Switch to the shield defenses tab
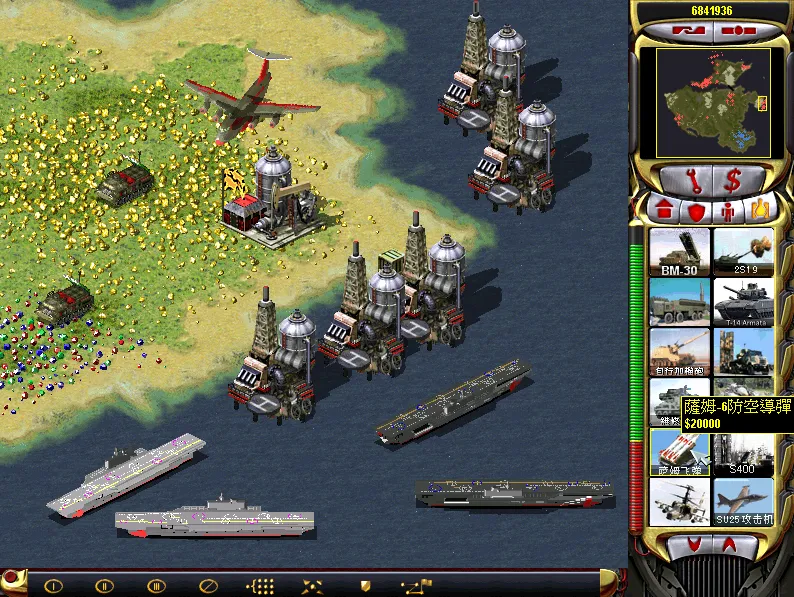This screenshot has height=597, width=794. pos(696,211)
